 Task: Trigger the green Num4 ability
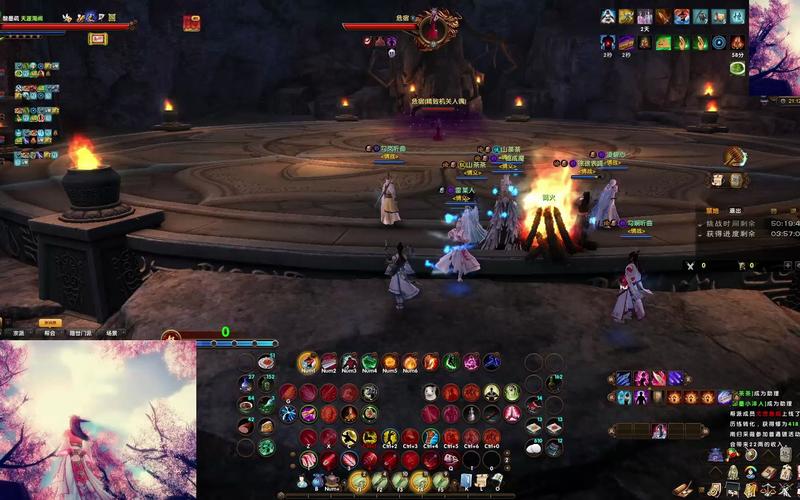(x=370, y=362)
